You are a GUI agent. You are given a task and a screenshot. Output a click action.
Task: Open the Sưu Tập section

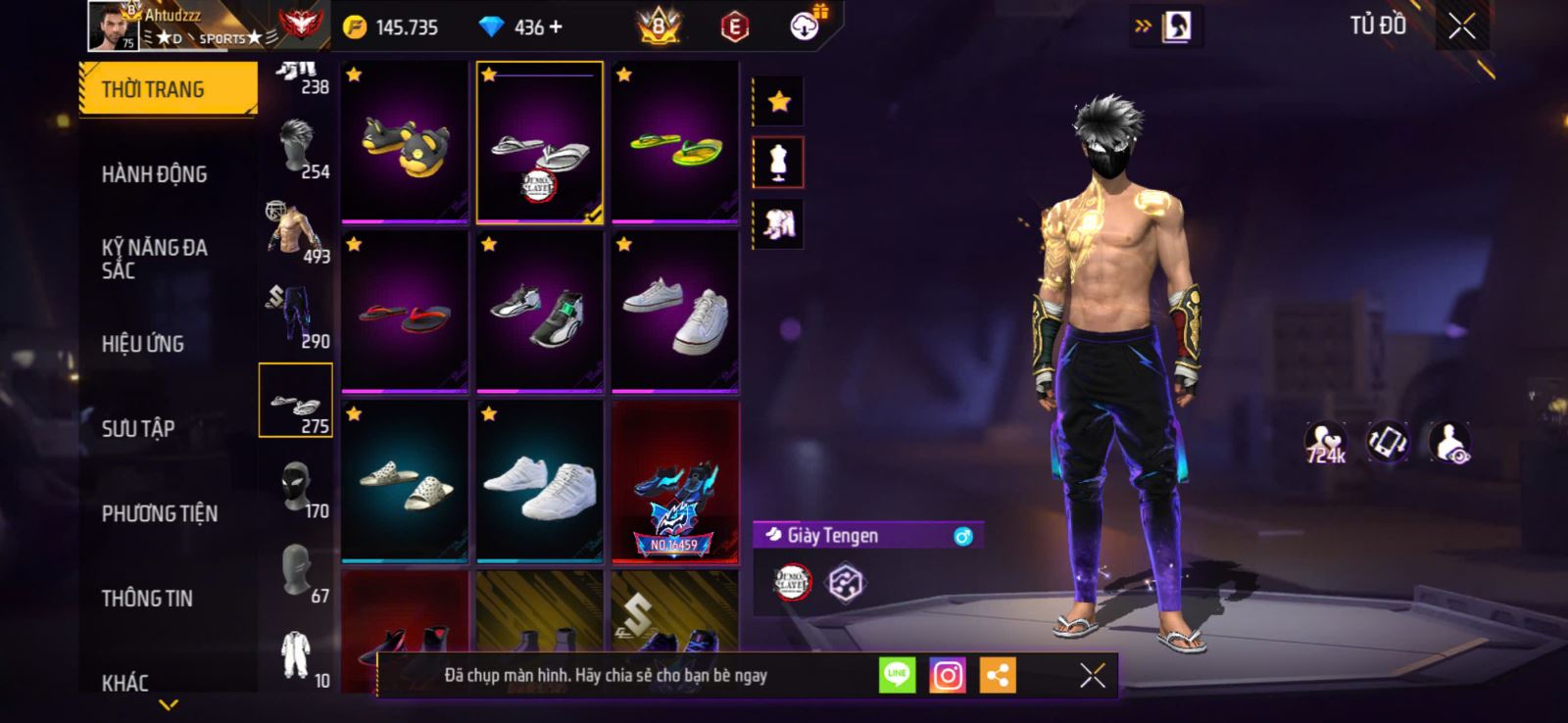coord(138,428)
